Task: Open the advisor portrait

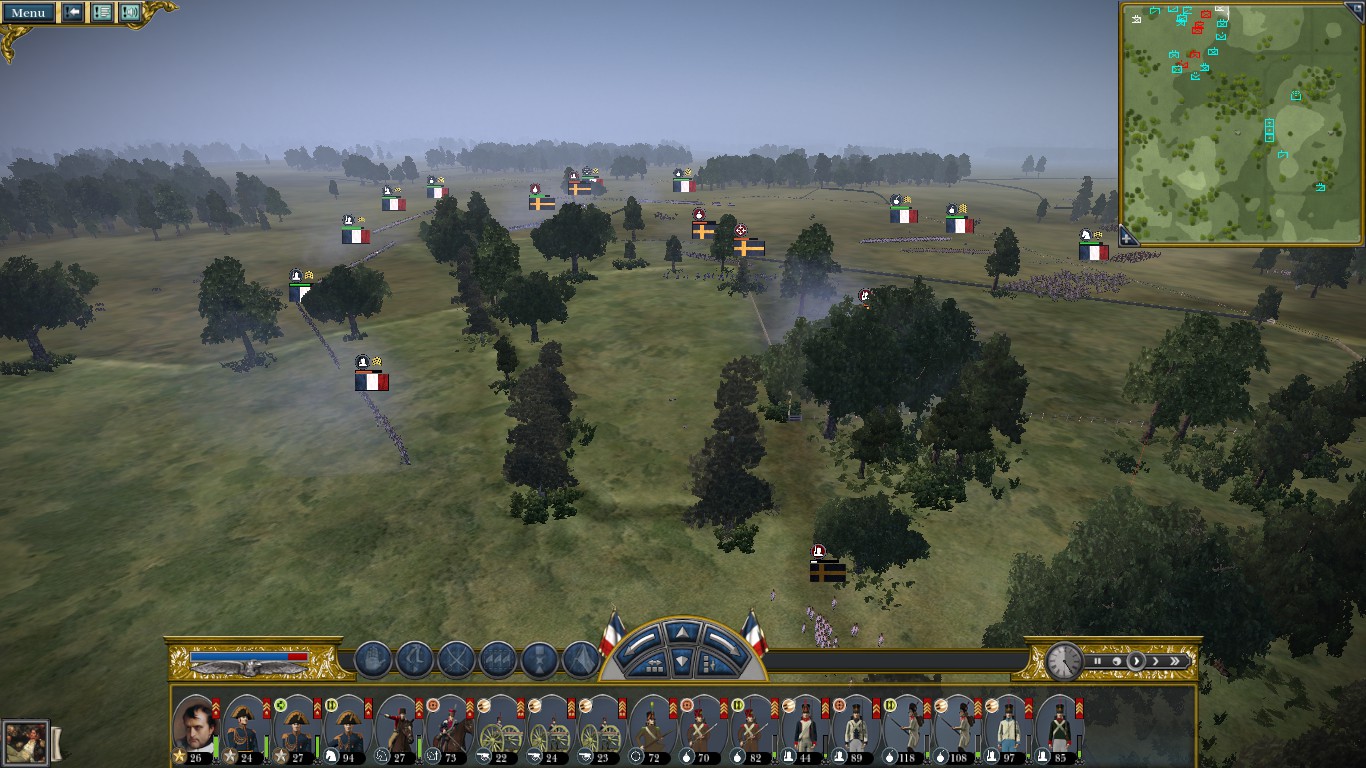Action: (25, 743)
